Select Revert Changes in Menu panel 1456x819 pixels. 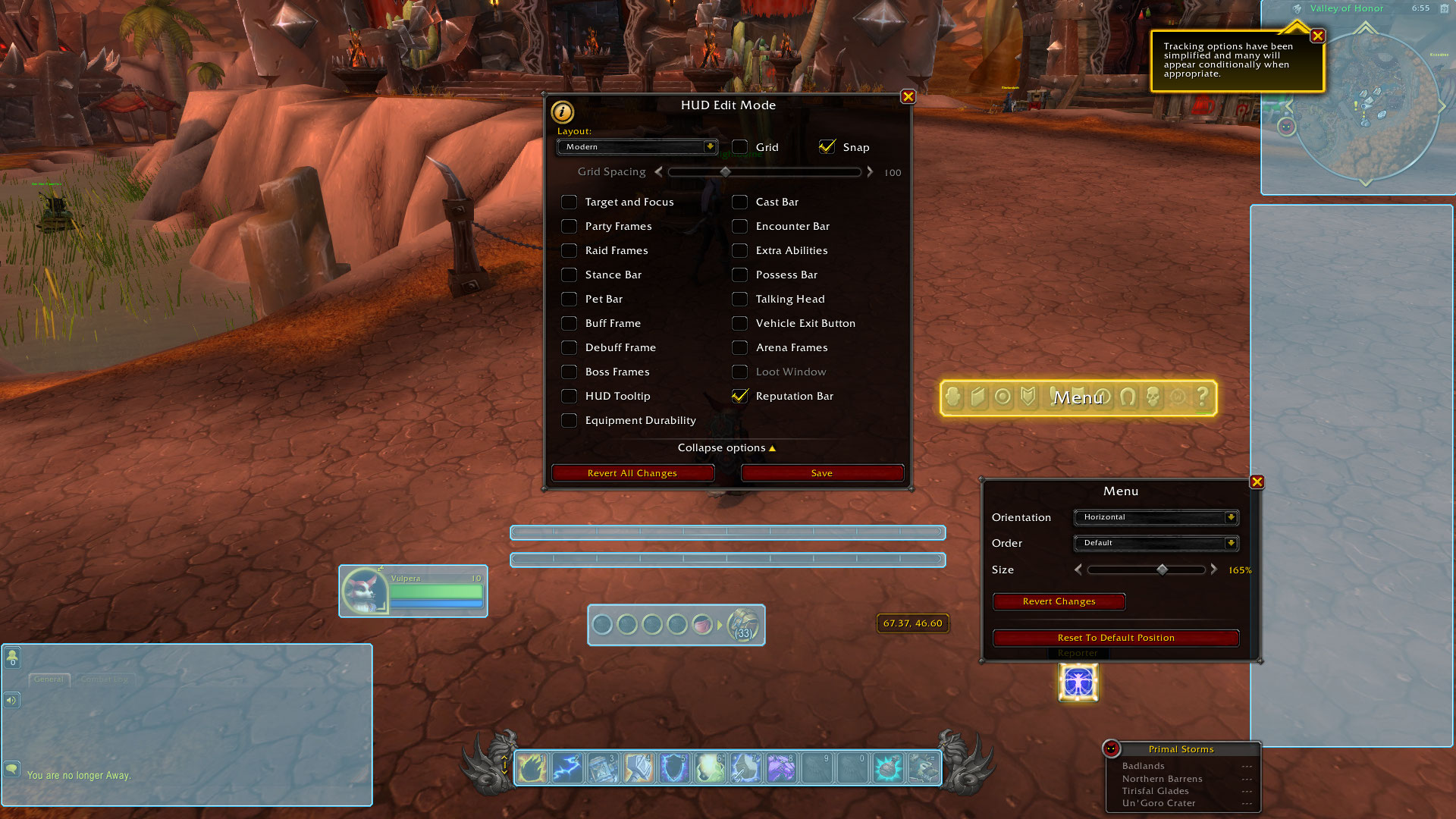coord(1059,601)
